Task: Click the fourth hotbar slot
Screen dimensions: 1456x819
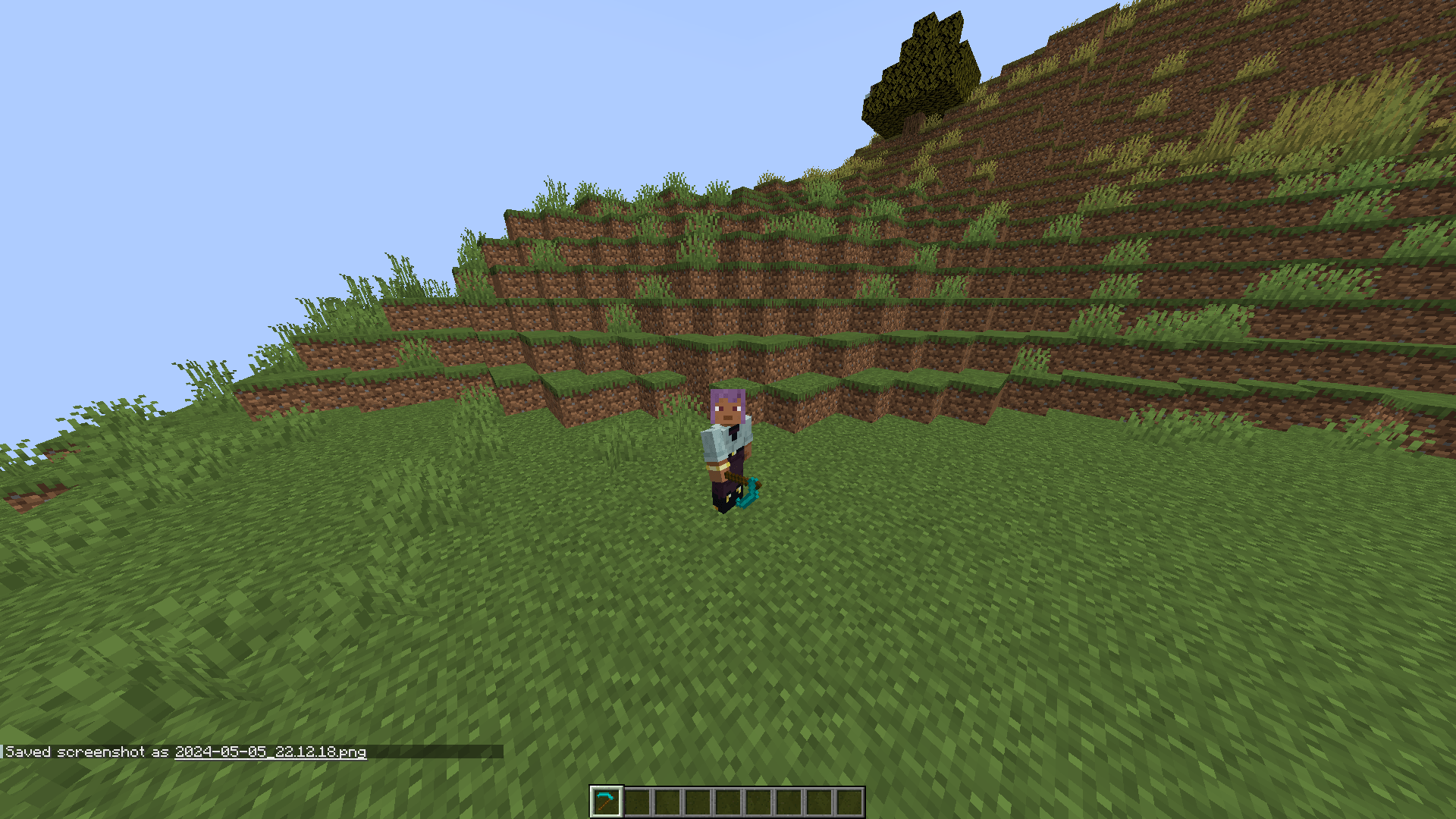Action: (696, 802)
